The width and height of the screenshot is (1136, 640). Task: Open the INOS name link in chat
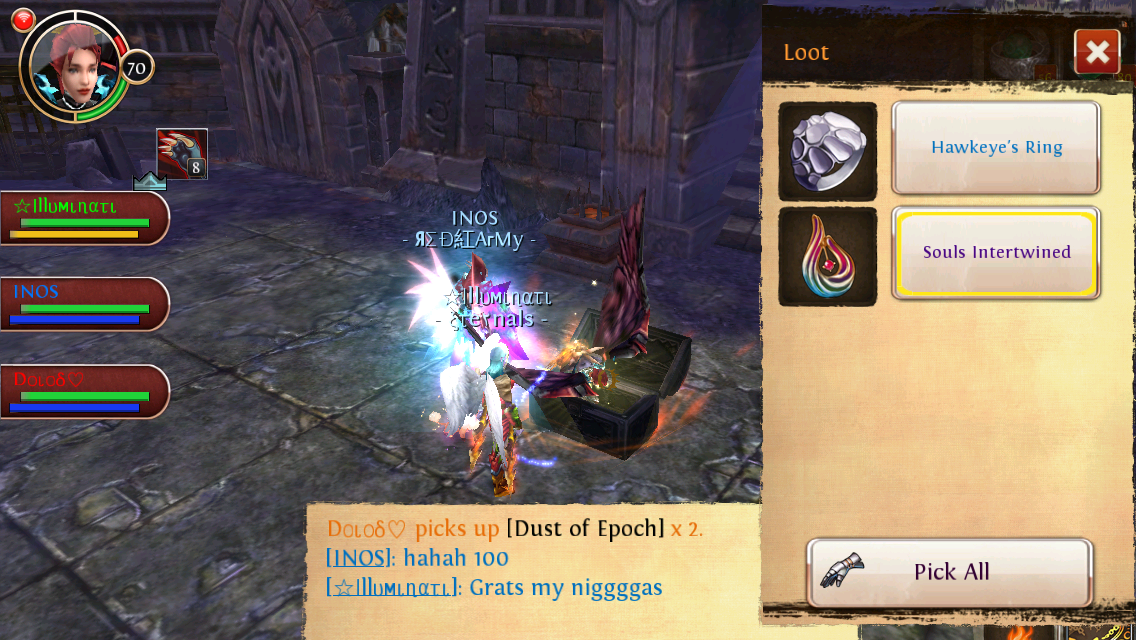tap(359, 558)
